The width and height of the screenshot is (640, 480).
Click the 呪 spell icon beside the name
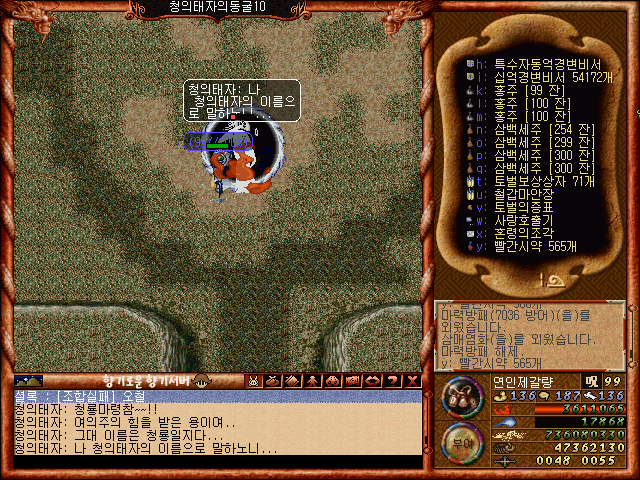pos(590,381)
